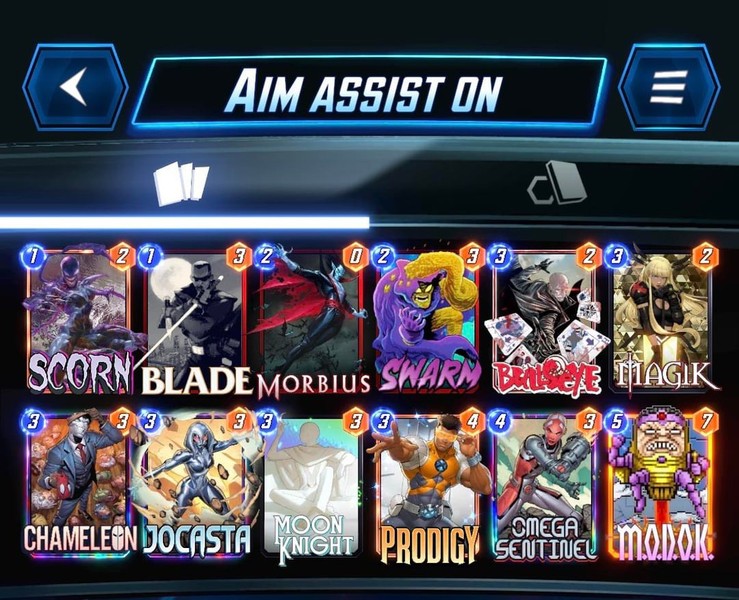
Task: Click the M.O.D.O.K. card
Action: [x=662, y=486]
